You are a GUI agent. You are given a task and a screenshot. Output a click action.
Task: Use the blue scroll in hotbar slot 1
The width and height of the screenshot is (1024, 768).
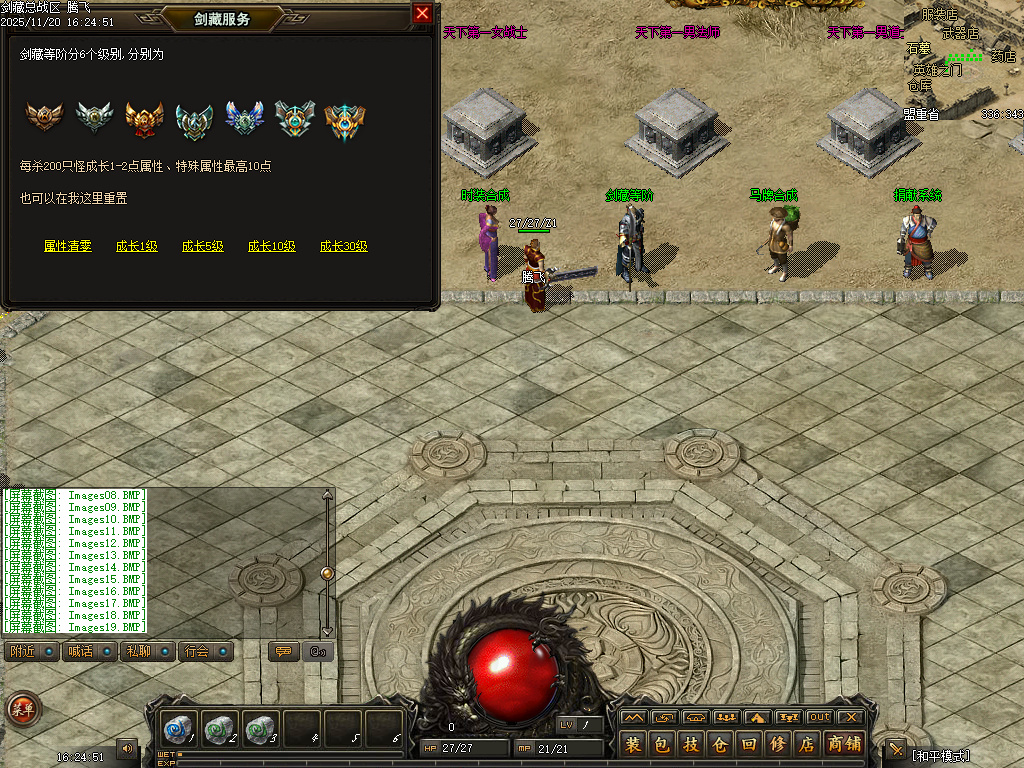(x=180, y=728)
